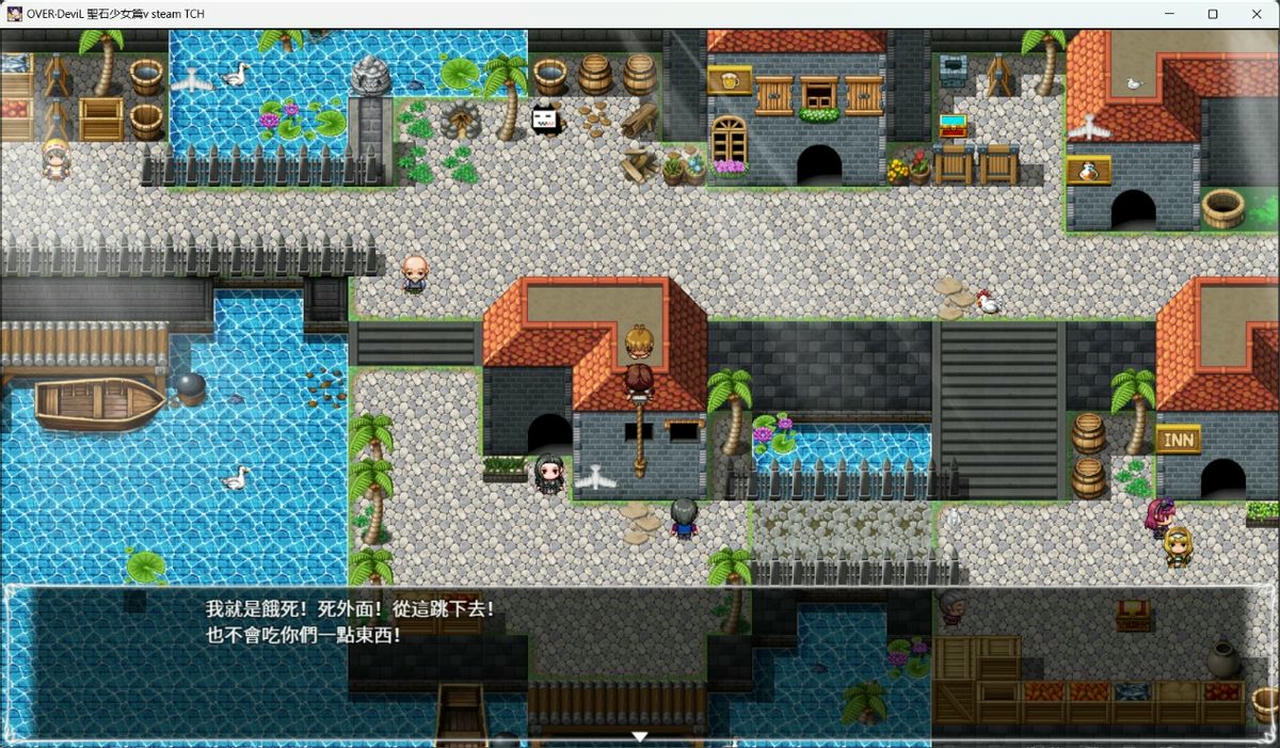Click the beer mug tavern sign
Image resolution: width=1280 pixels, height=748 pixels.
coord(730,80)
